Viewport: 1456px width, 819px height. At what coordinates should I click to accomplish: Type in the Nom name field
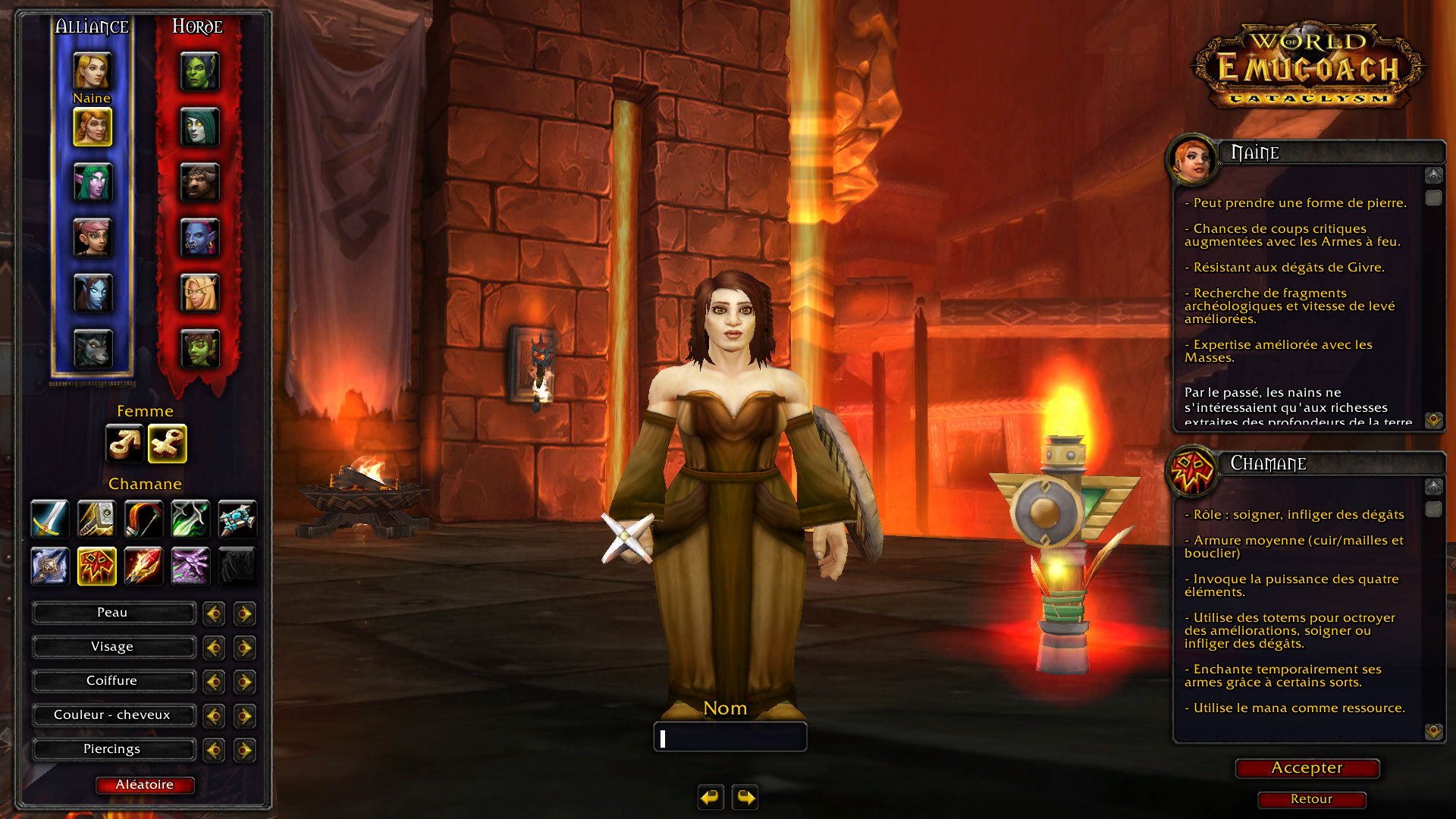[730, 737]
